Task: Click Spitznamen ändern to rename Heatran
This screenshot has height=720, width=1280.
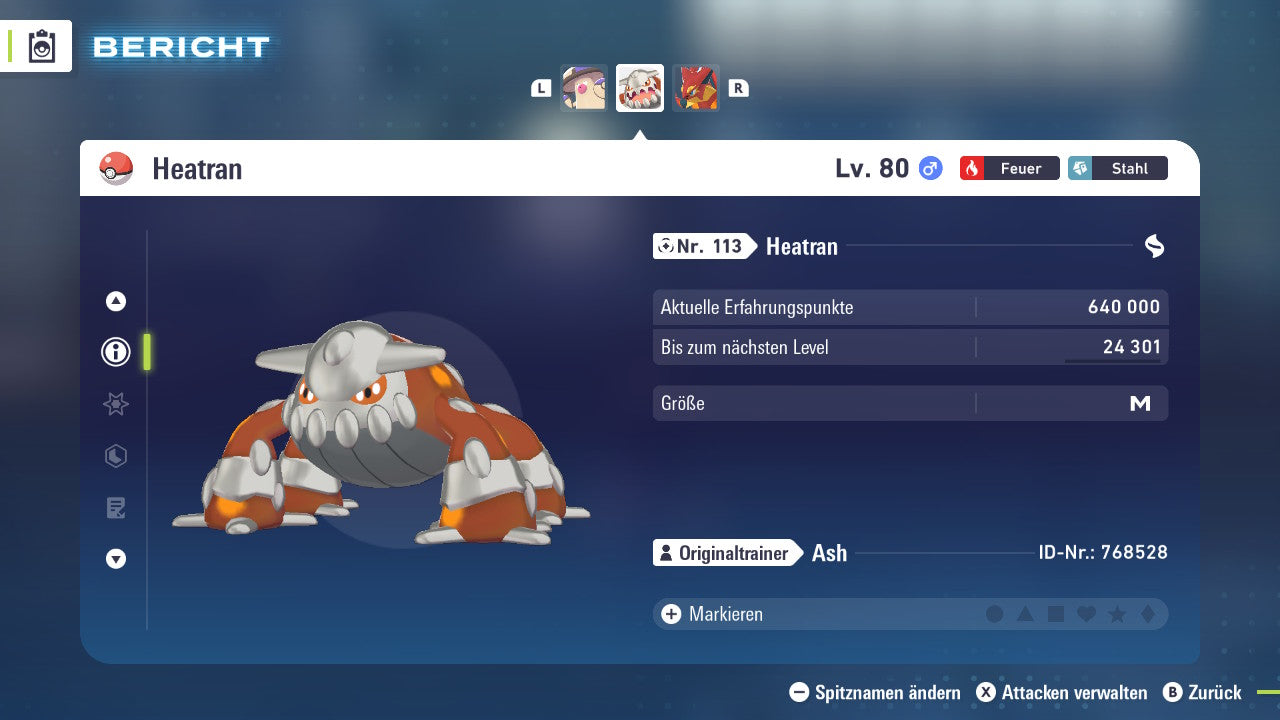Action: click(x=878, y=692)
